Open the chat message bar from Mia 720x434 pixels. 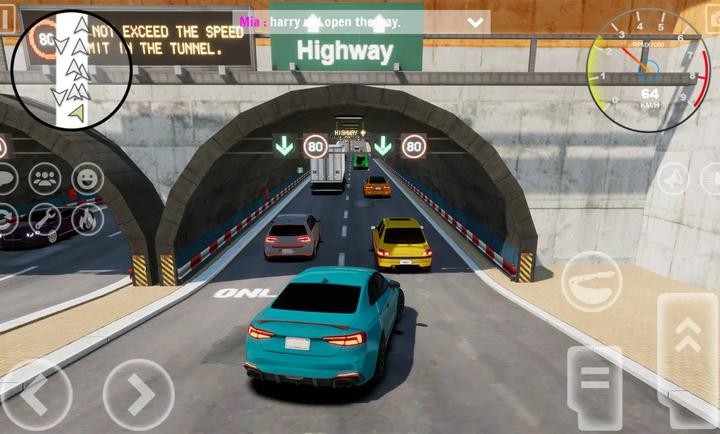coord(363,21)
